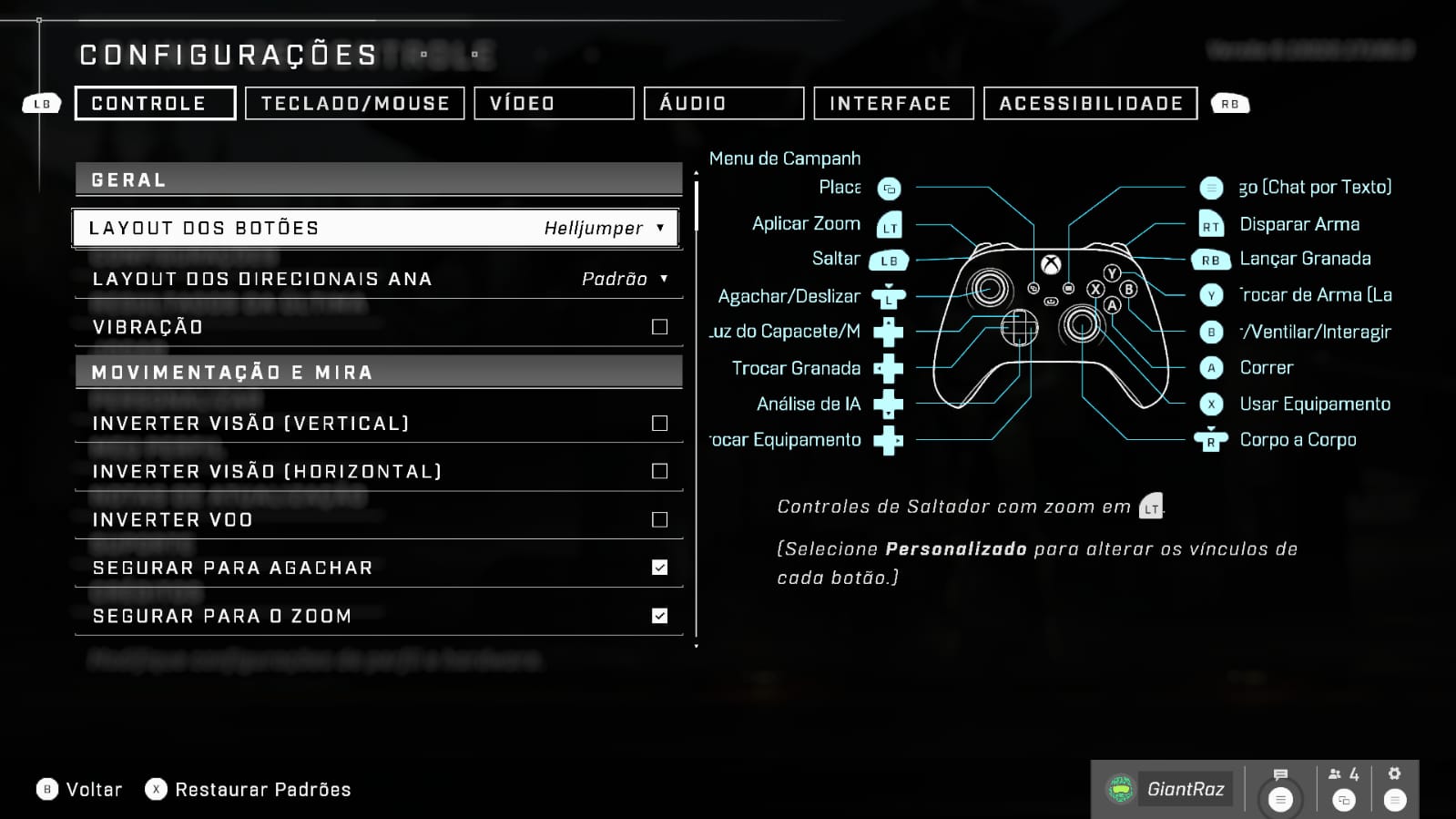Uncheck Segurar para Agachar
This screenshot has width=1456, height=819.
pyautogui.click(x=659, y=568)
